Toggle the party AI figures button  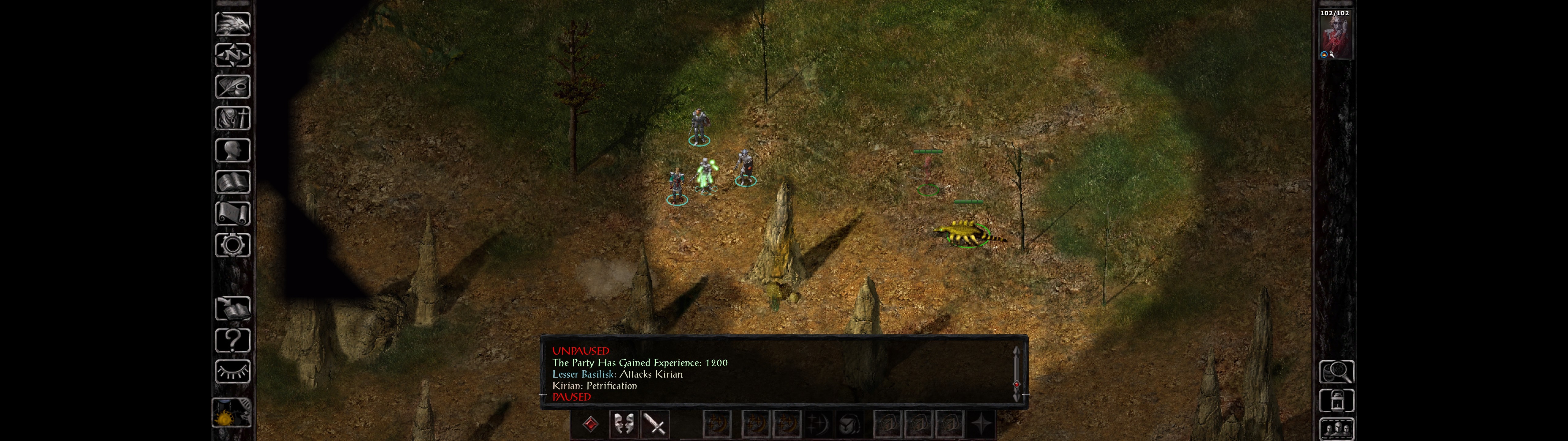(x=1336, y=429)
